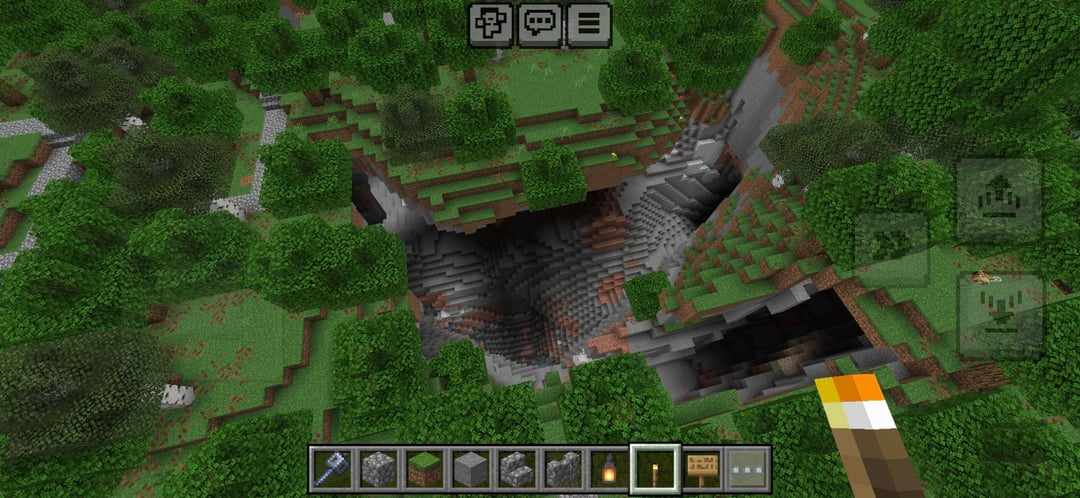
Task: Select the sign hotbar slot
Action: 702,468
